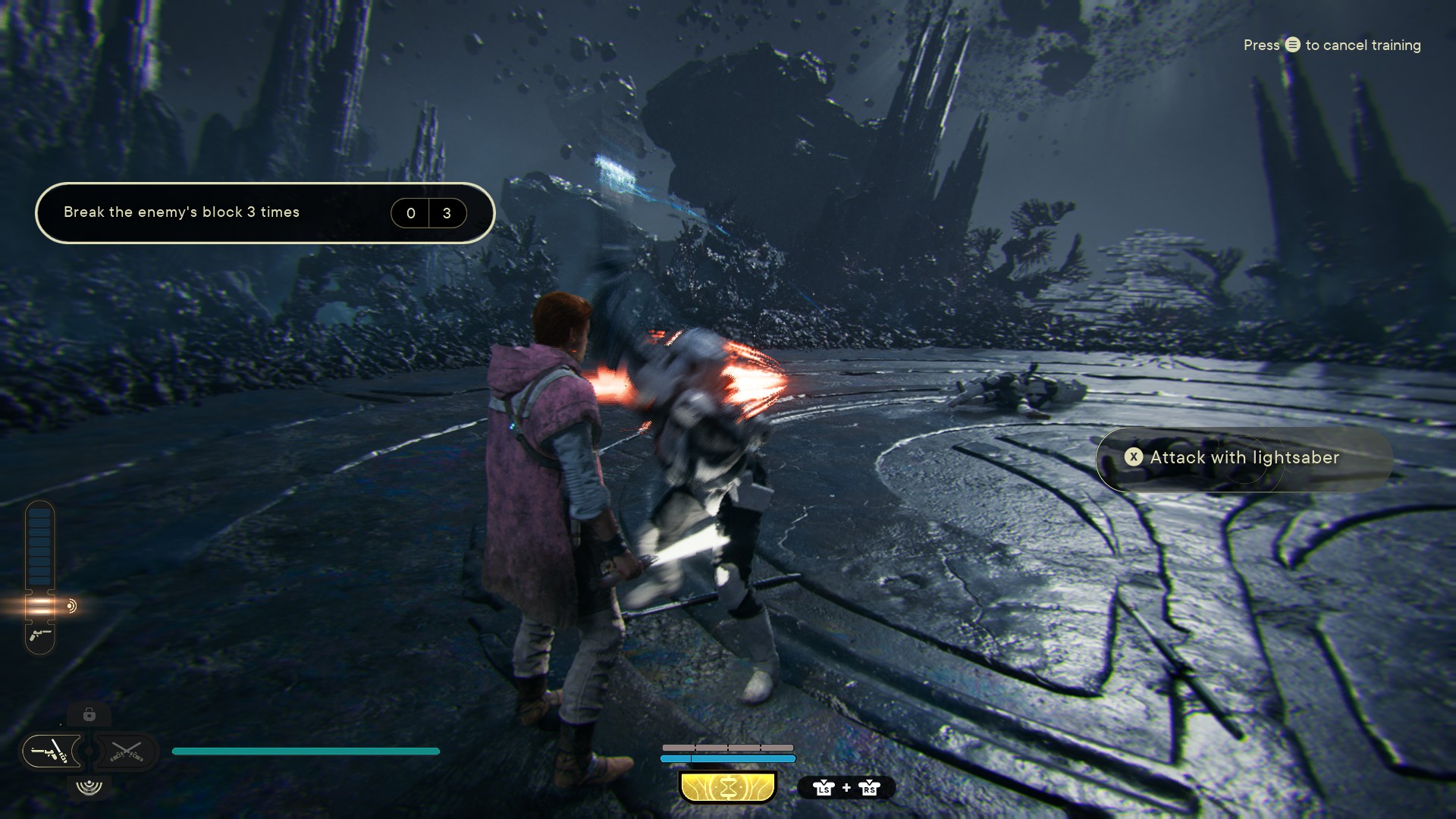
Task: Switch to the crossed lightsabers stance
Action: (x=126, y=752)
